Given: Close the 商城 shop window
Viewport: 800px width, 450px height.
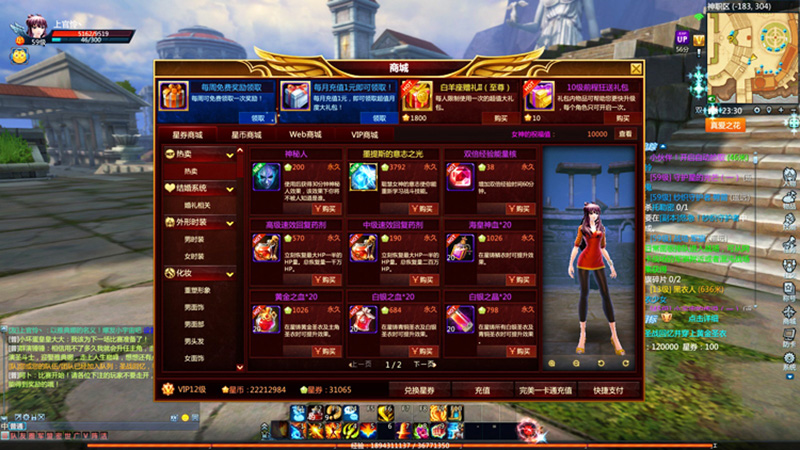Looking at the screenshot, I should click(636, 69).
